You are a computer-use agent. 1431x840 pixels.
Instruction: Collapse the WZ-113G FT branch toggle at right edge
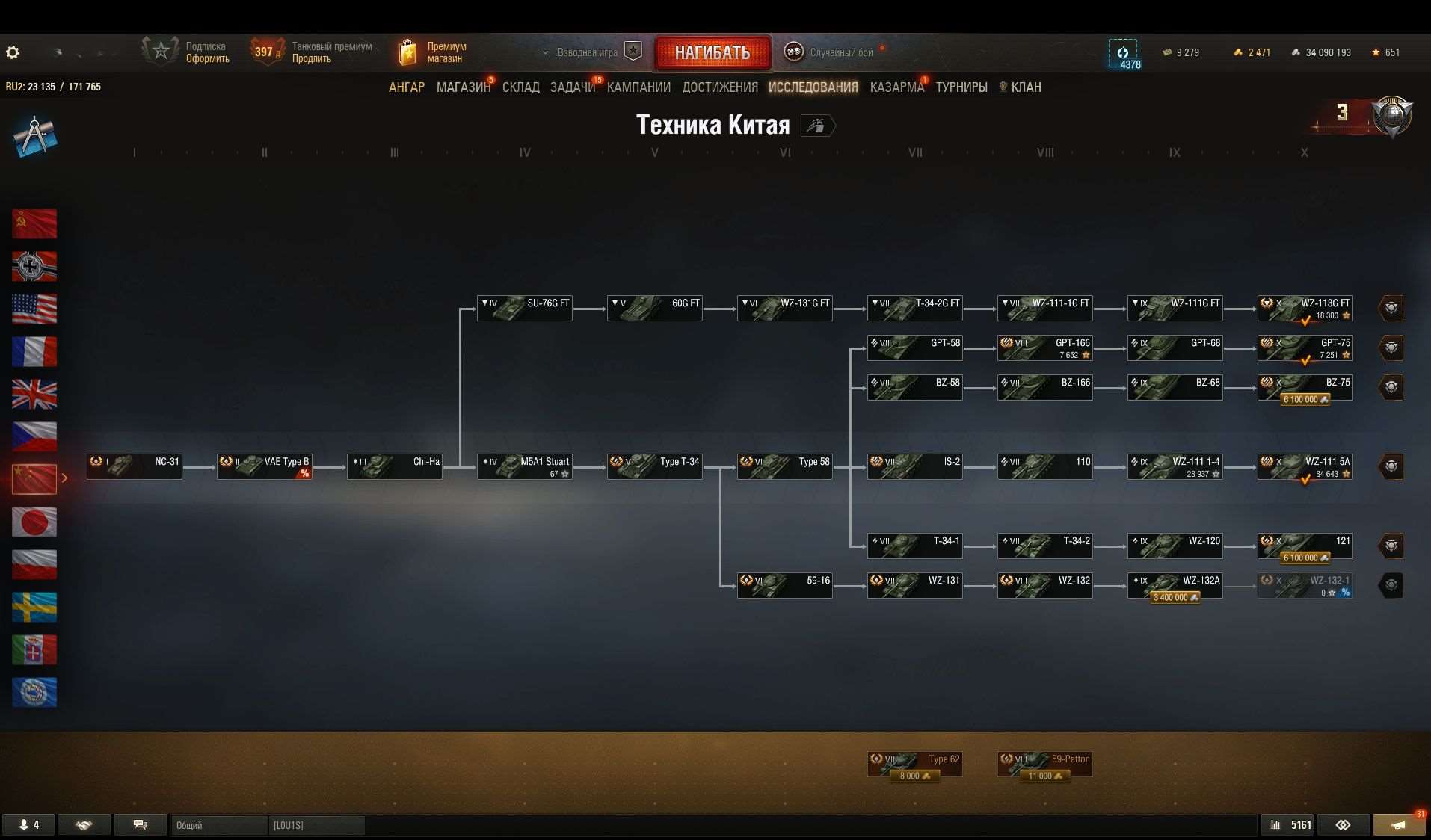(1391, 307)
